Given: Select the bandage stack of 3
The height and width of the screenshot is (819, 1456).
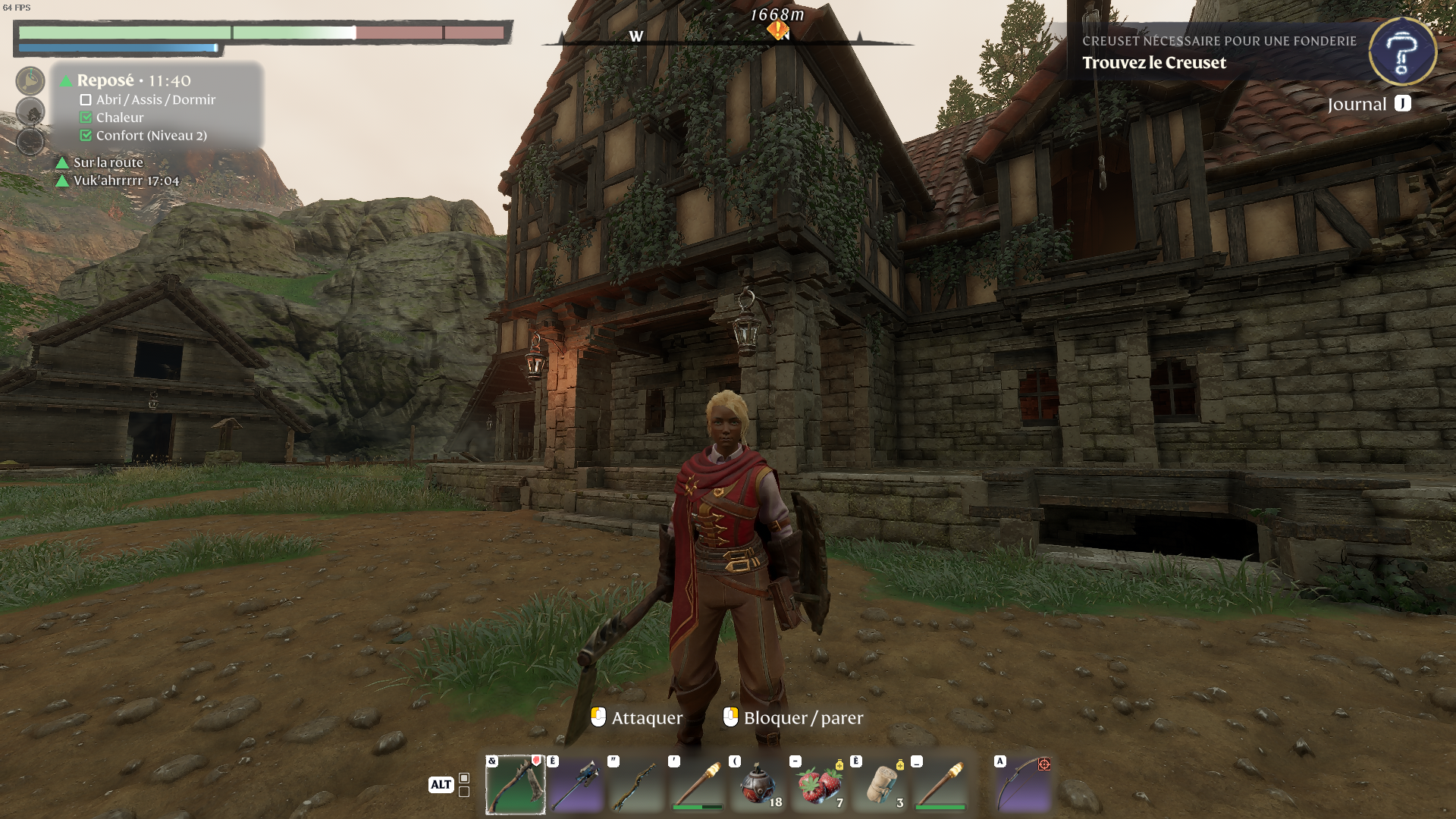Looking at the screenshot, I should (880, 785).
